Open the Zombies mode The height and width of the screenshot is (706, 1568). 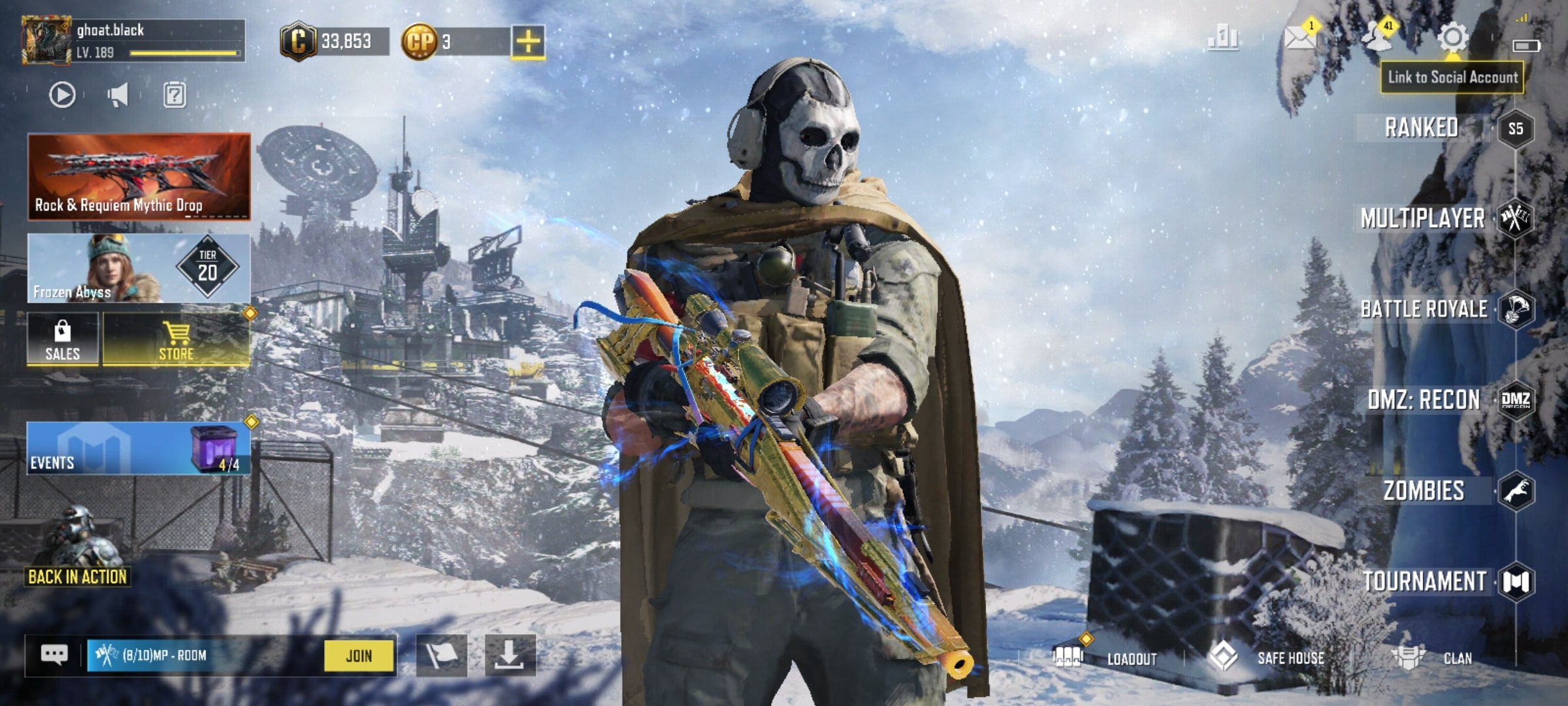point(1424,491)
